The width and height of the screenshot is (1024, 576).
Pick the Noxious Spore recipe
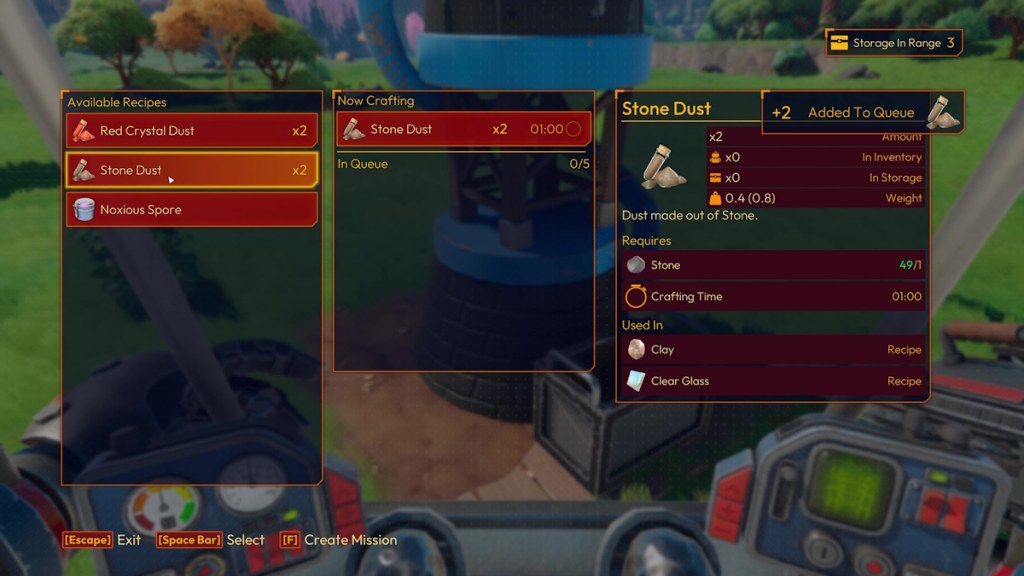point(191,210)
